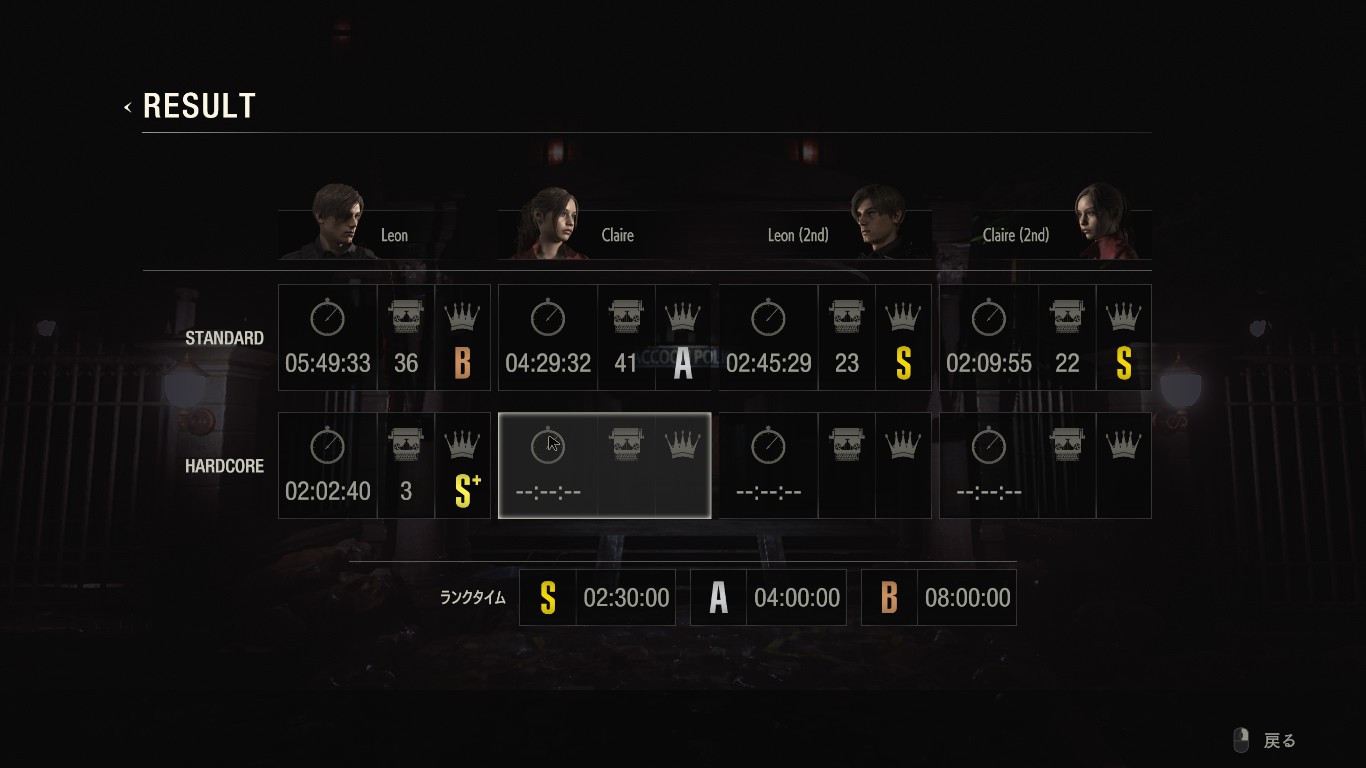Viewport: 1366px width, 768px height.
Task: Click the empty crown icon in Claire's hardcore slot
Action: pyautogui.click(x=683, y=445)
